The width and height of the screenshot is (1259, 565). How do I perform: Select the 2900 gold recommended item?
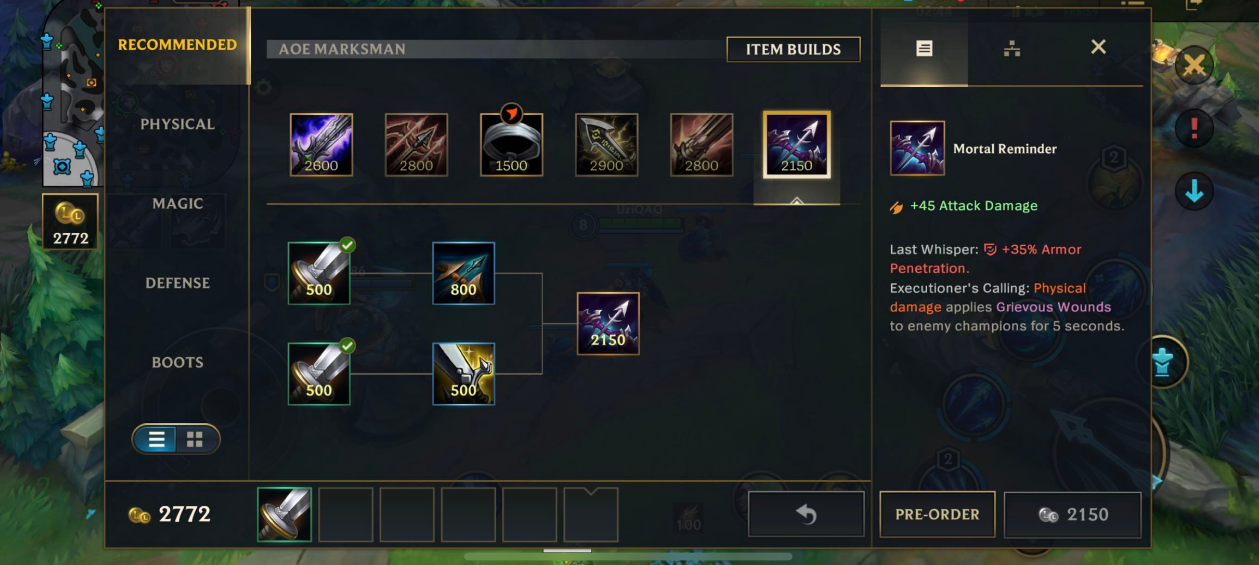coord(606,145)
